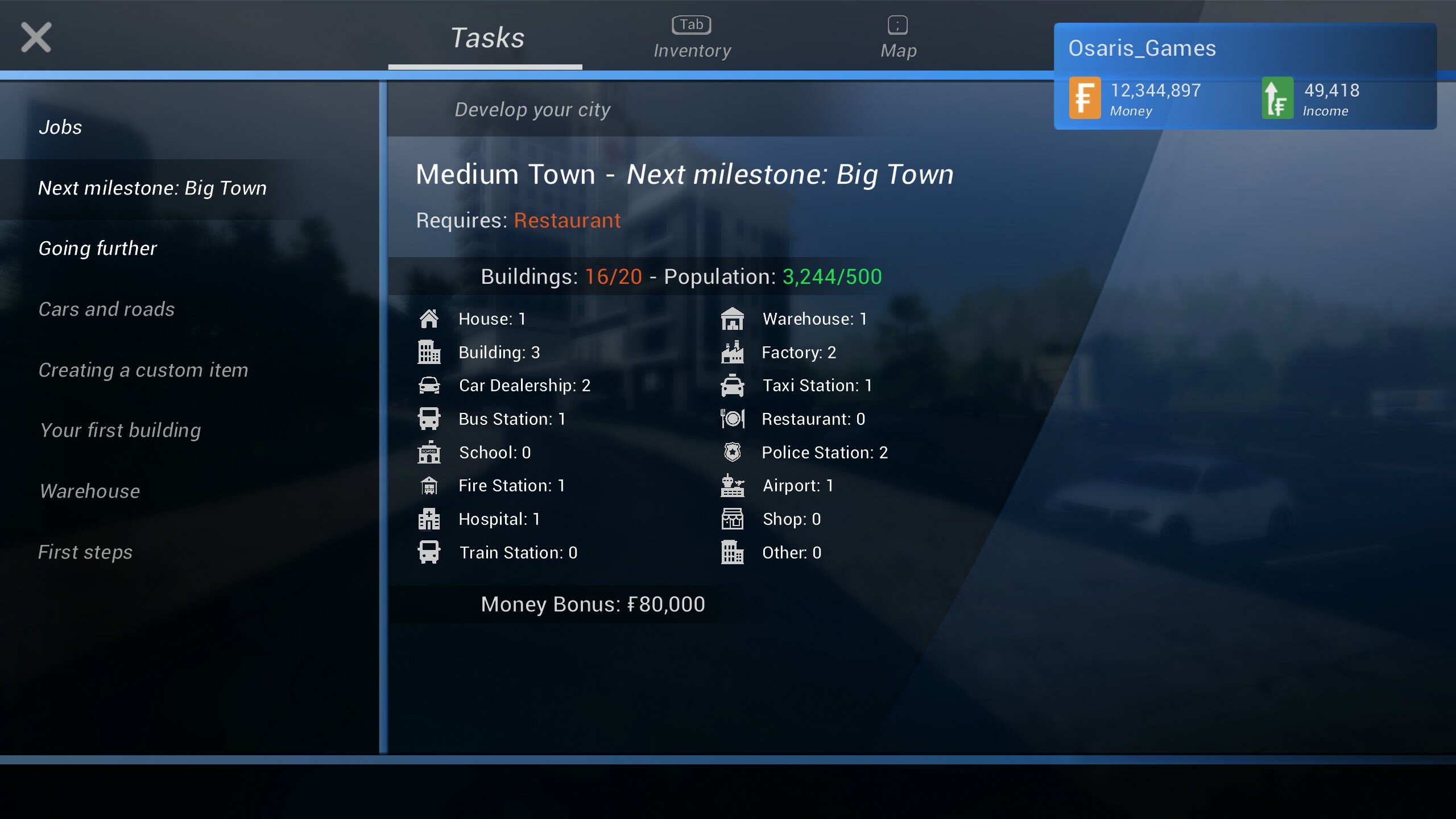
Task: Click the orange Money currency icon
Action: [1084, 98]
